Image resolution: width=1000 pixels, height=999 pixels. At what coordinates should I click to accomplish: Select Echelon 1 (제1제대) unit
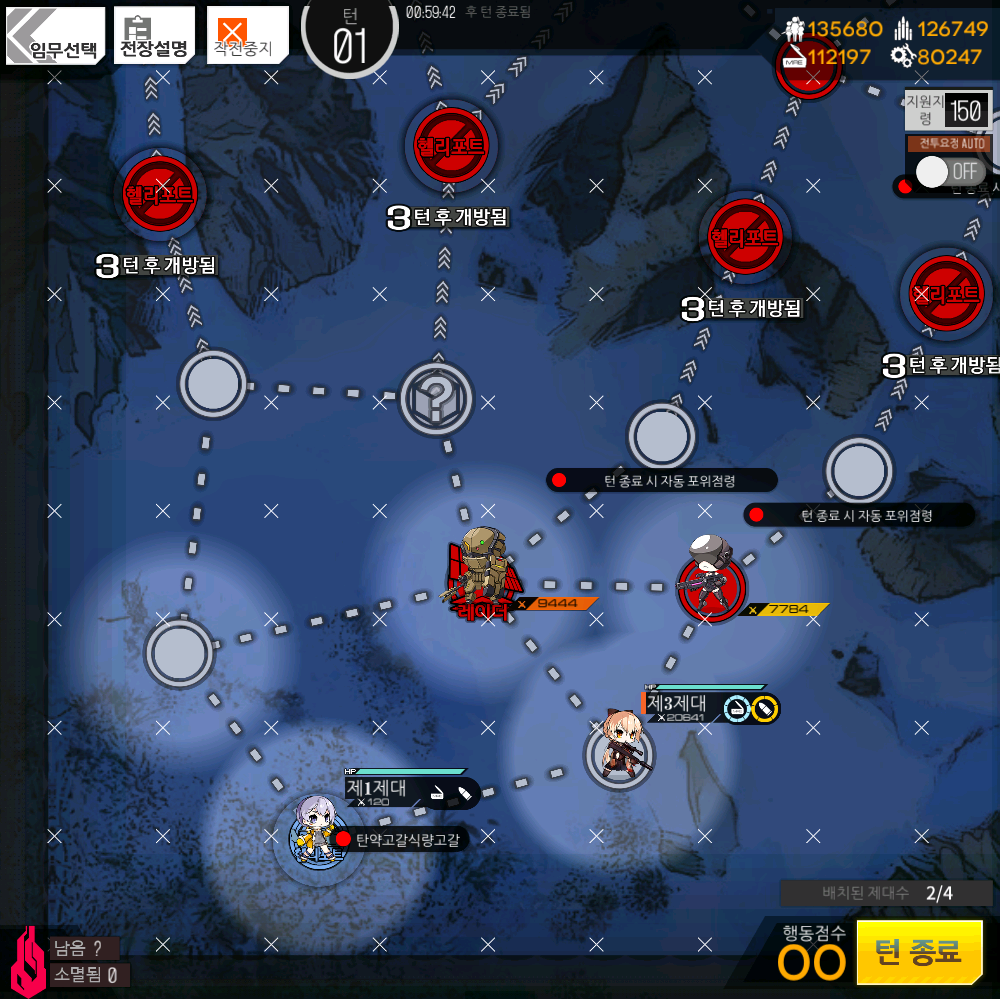click(x=319, y=832)
